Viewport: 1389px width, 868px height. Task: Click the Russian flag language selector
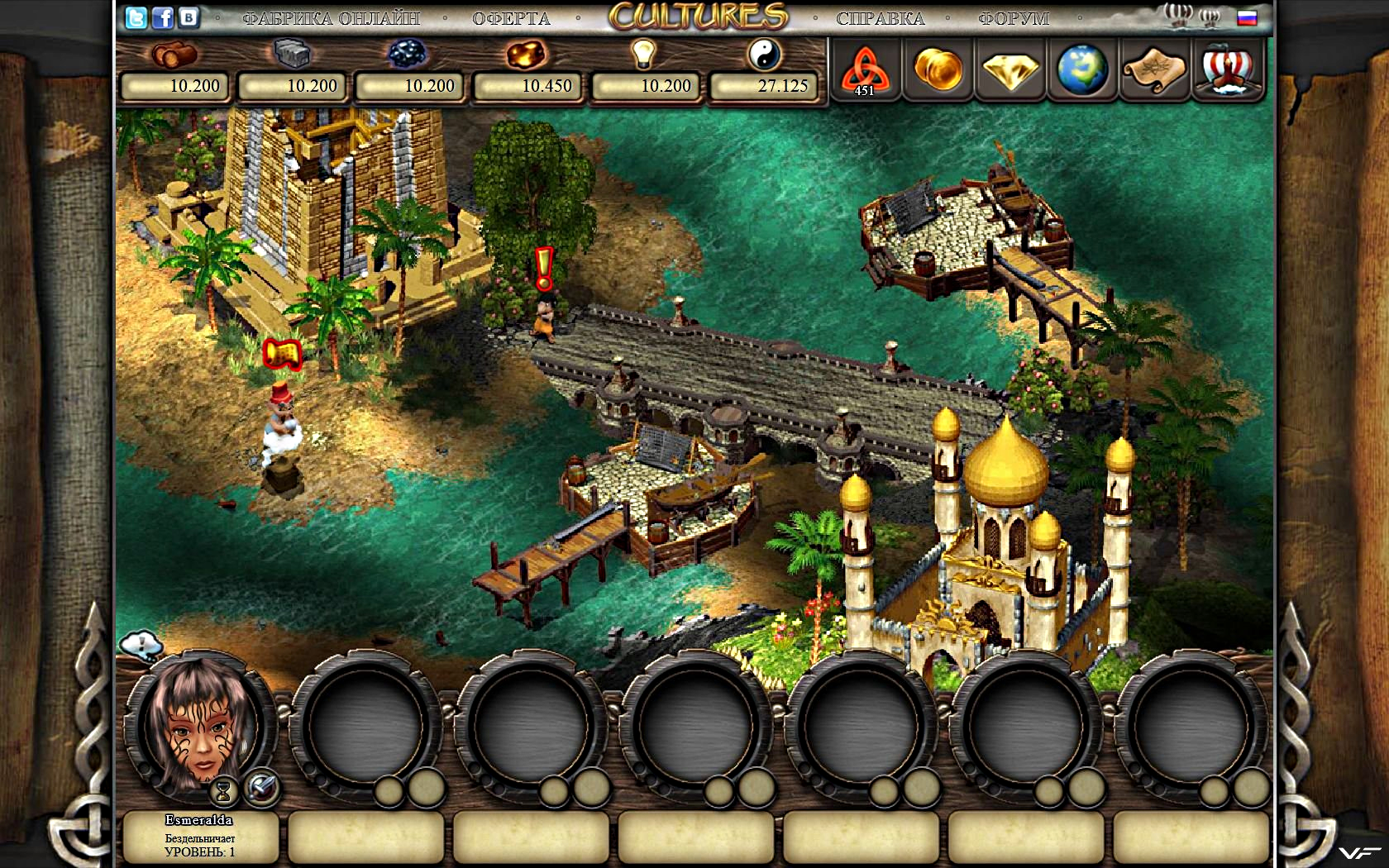pyautogui.click(x=1247, y=18)
